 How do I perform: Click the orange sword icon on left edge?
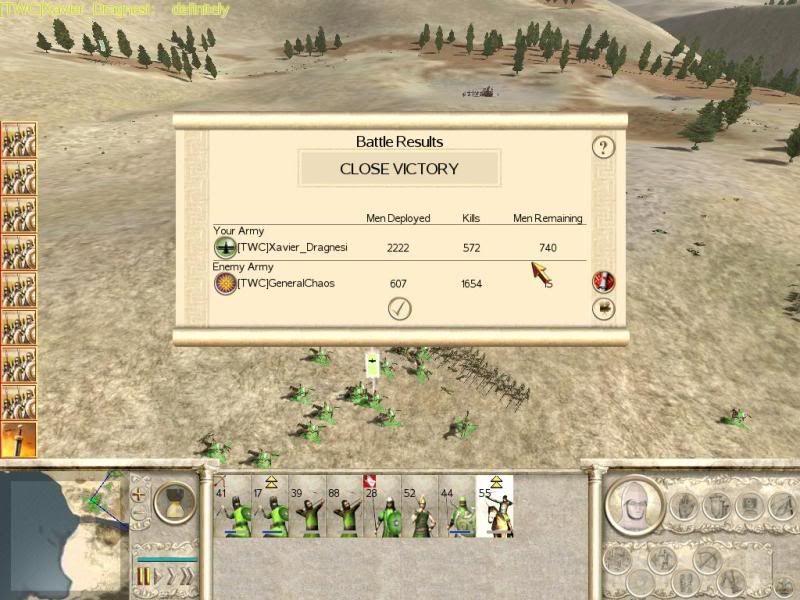[x=18, y=440]
